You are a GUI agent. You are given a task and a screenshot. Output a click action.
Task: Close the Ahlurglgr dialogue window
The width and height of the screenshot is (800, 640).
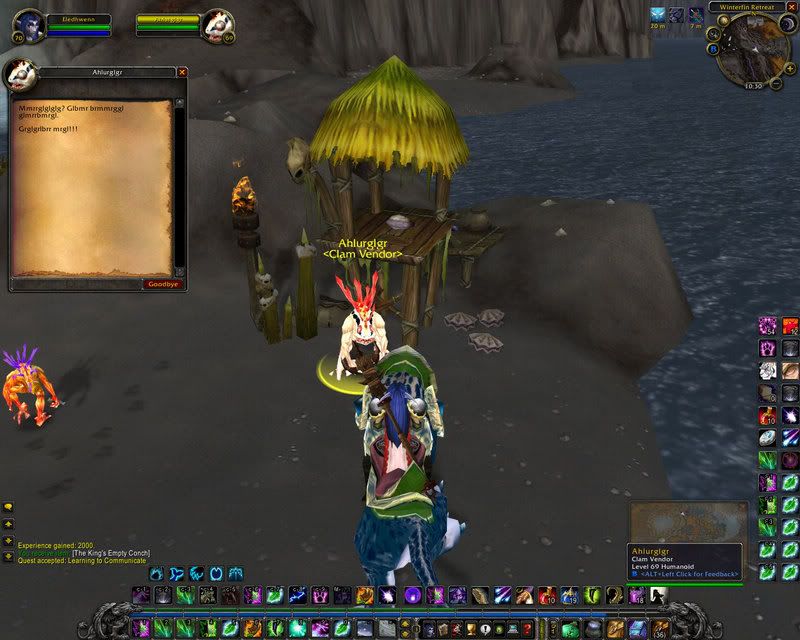182,72
